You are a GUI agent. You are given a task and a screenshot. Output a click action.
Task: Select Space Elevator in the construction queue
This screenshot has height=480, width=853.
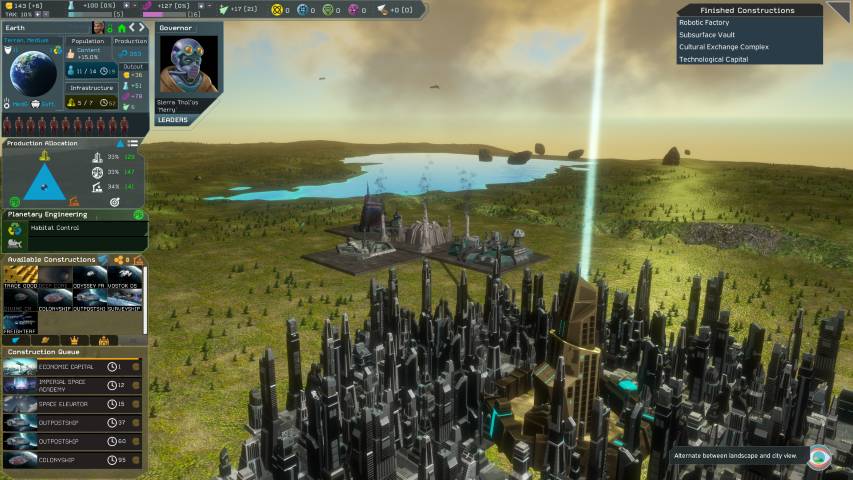point(72,404)
